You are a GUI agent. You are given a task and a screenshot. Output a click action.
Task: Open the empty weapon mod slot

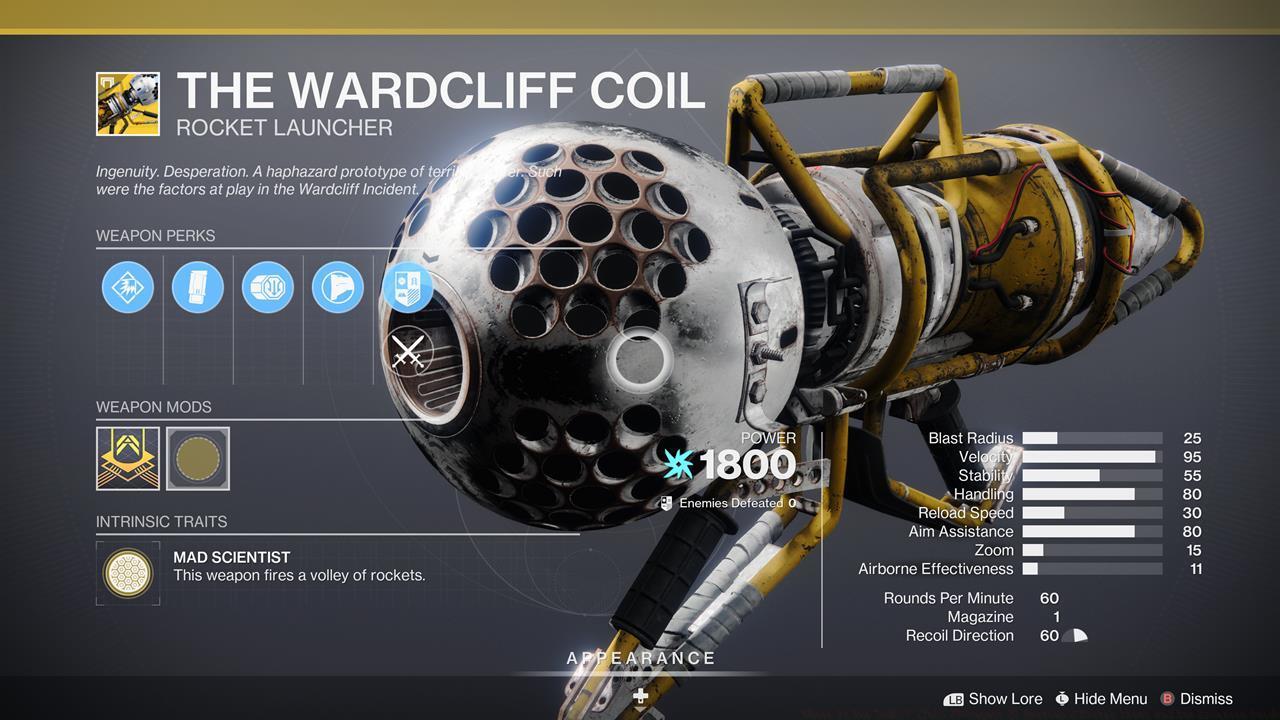point(197,458)
